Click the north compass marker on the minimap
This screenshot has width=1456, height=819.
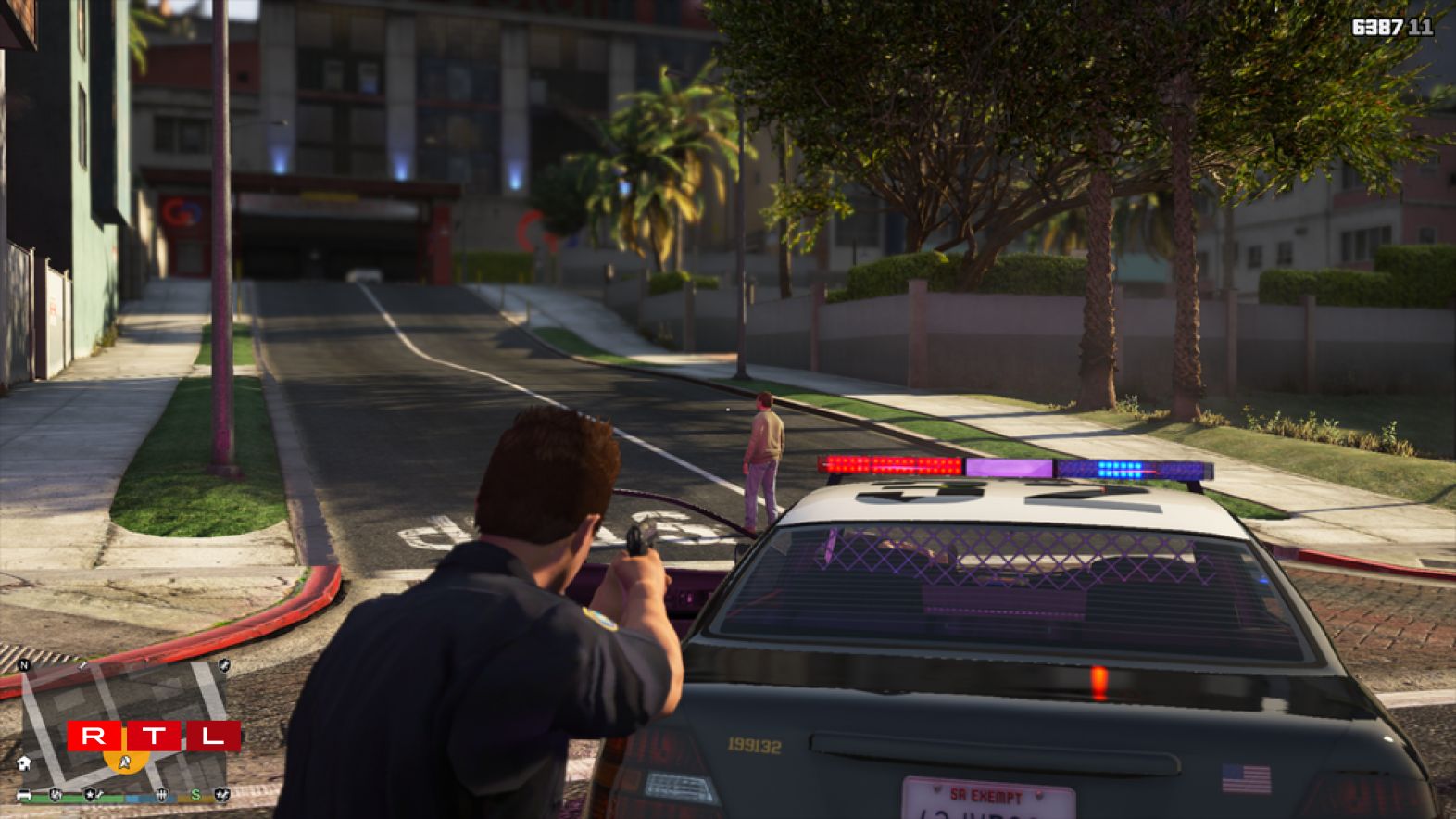(x=25, y=665)
